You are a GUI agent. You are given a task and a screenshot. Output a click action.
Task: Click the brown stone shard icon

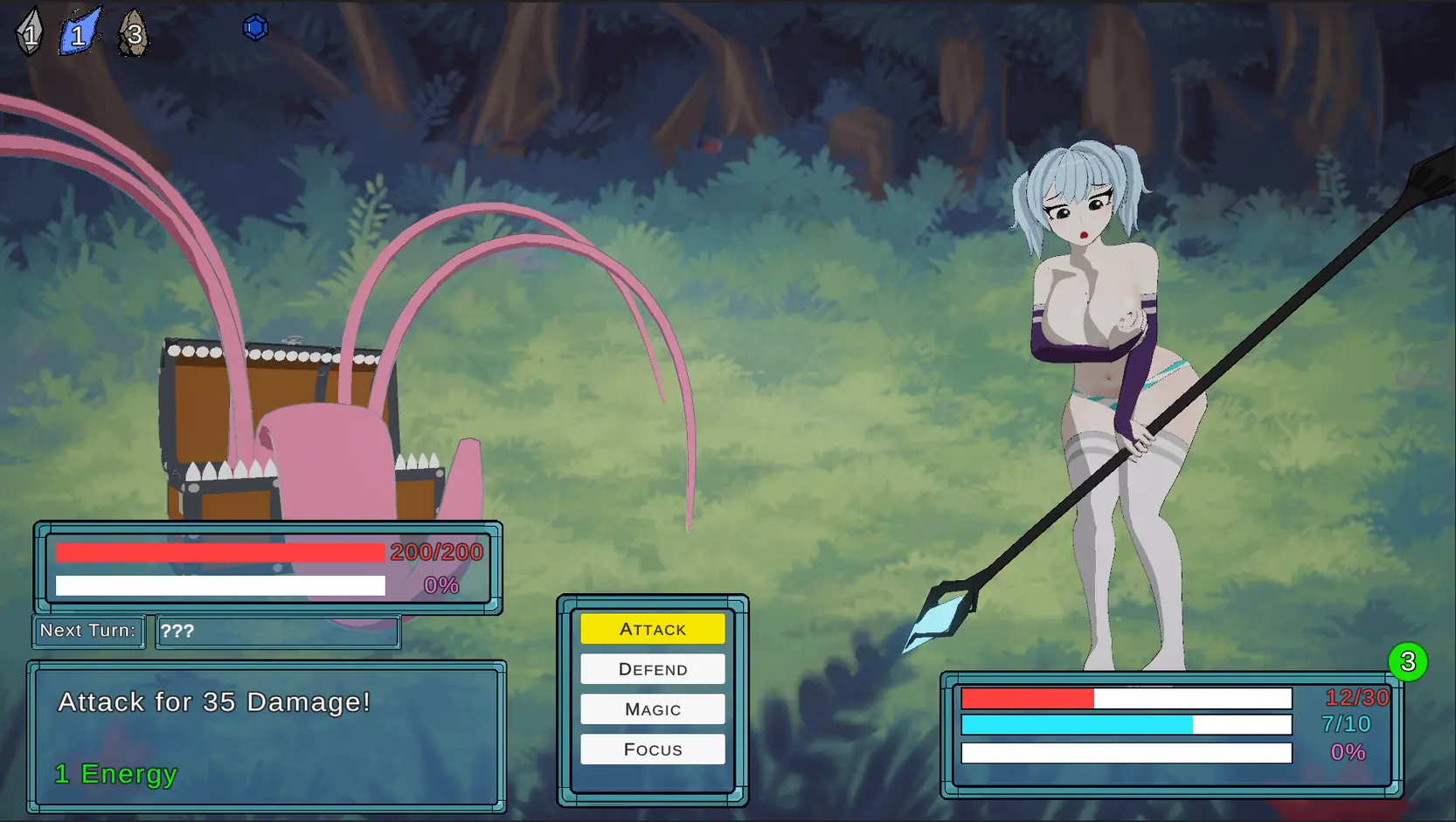pyautogui.click(x=133, y=34)
